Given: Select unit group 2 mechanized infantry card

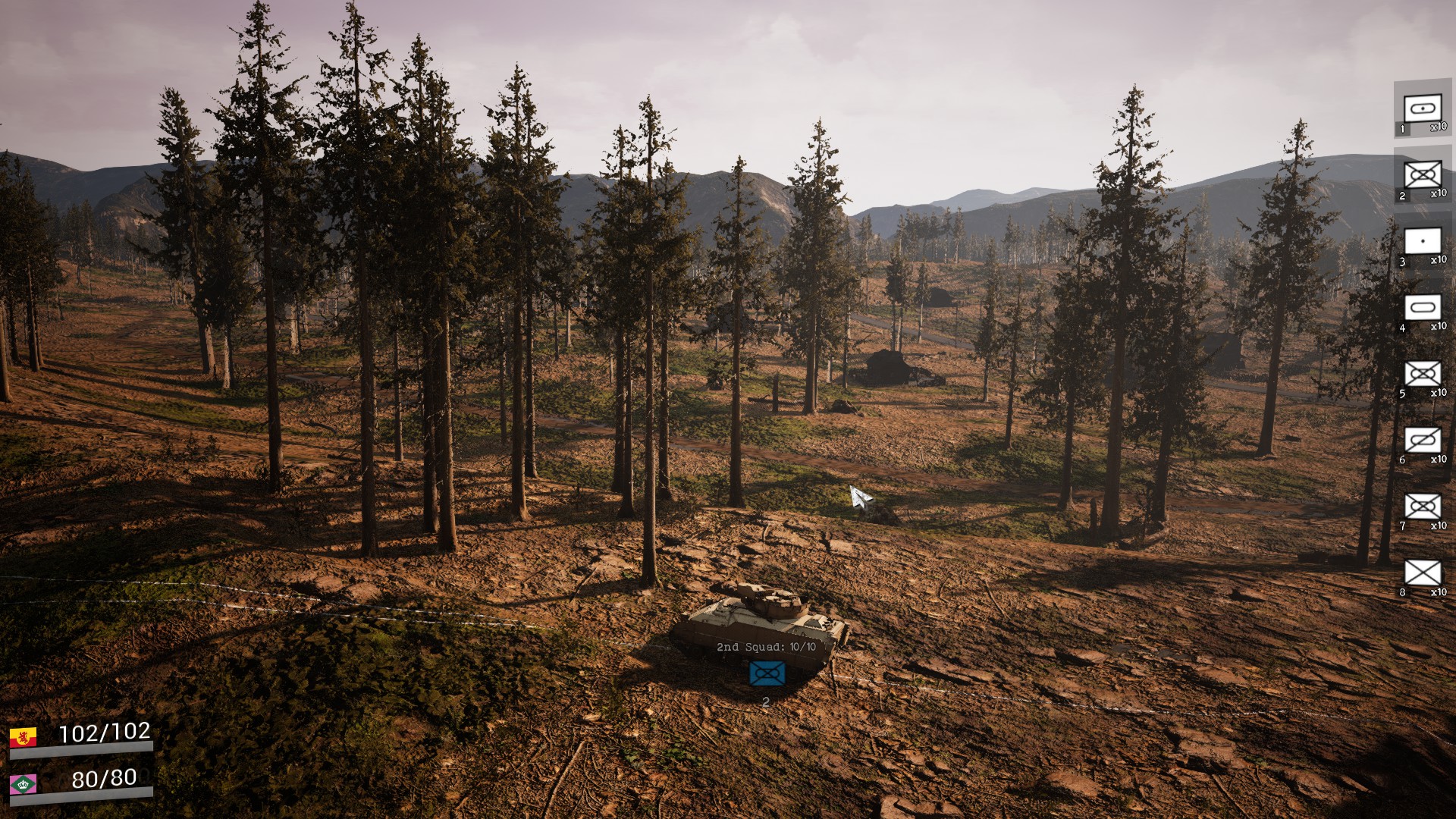Looking at the screenshot, I should [1422, 176].
